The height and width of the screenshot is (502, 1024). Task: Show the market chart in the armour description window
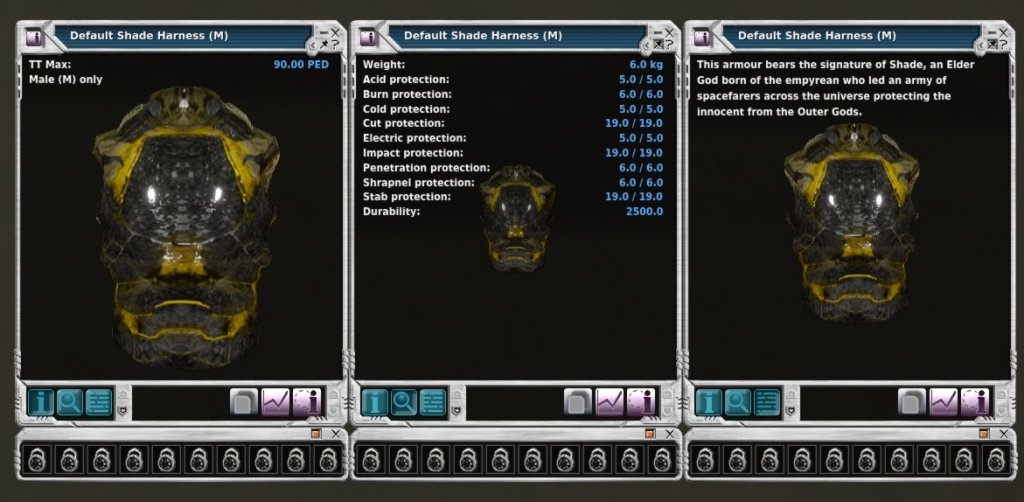(944, 402)
